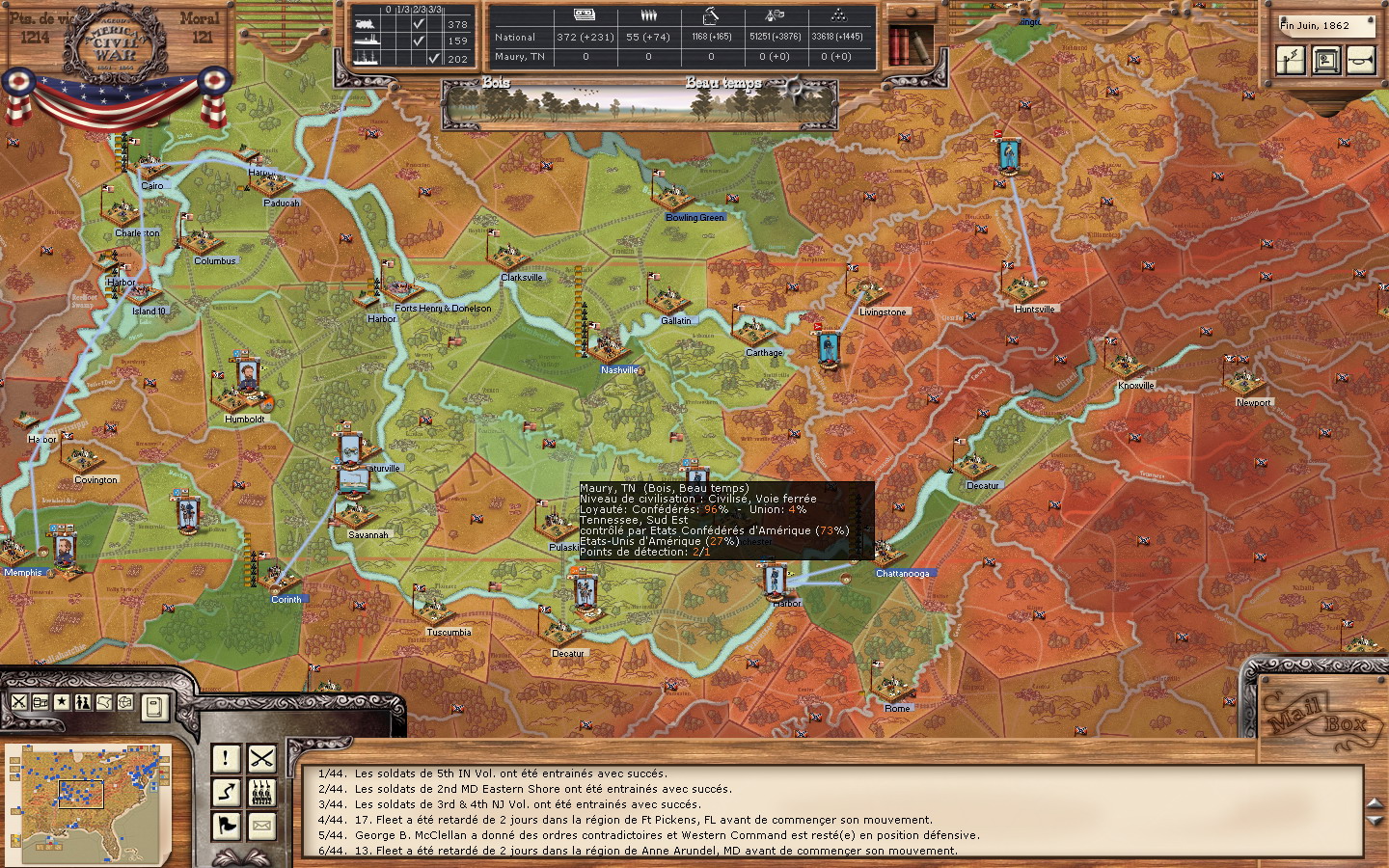Choose the crossed swords order button
This screenshot has width=1389, height=868.
261,758
